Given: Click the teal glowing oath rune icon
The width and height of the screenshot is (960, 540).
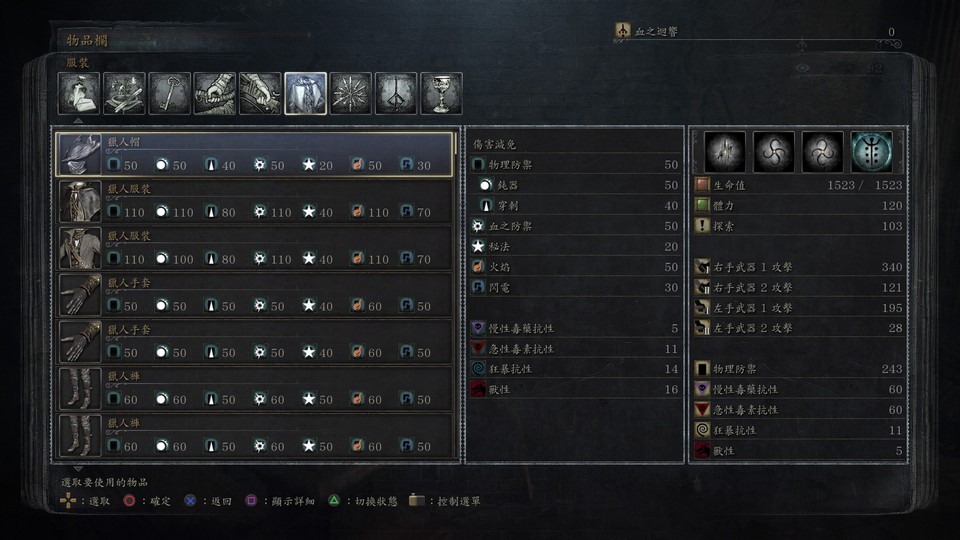Looking at the screenshot, I should point(871,152).
